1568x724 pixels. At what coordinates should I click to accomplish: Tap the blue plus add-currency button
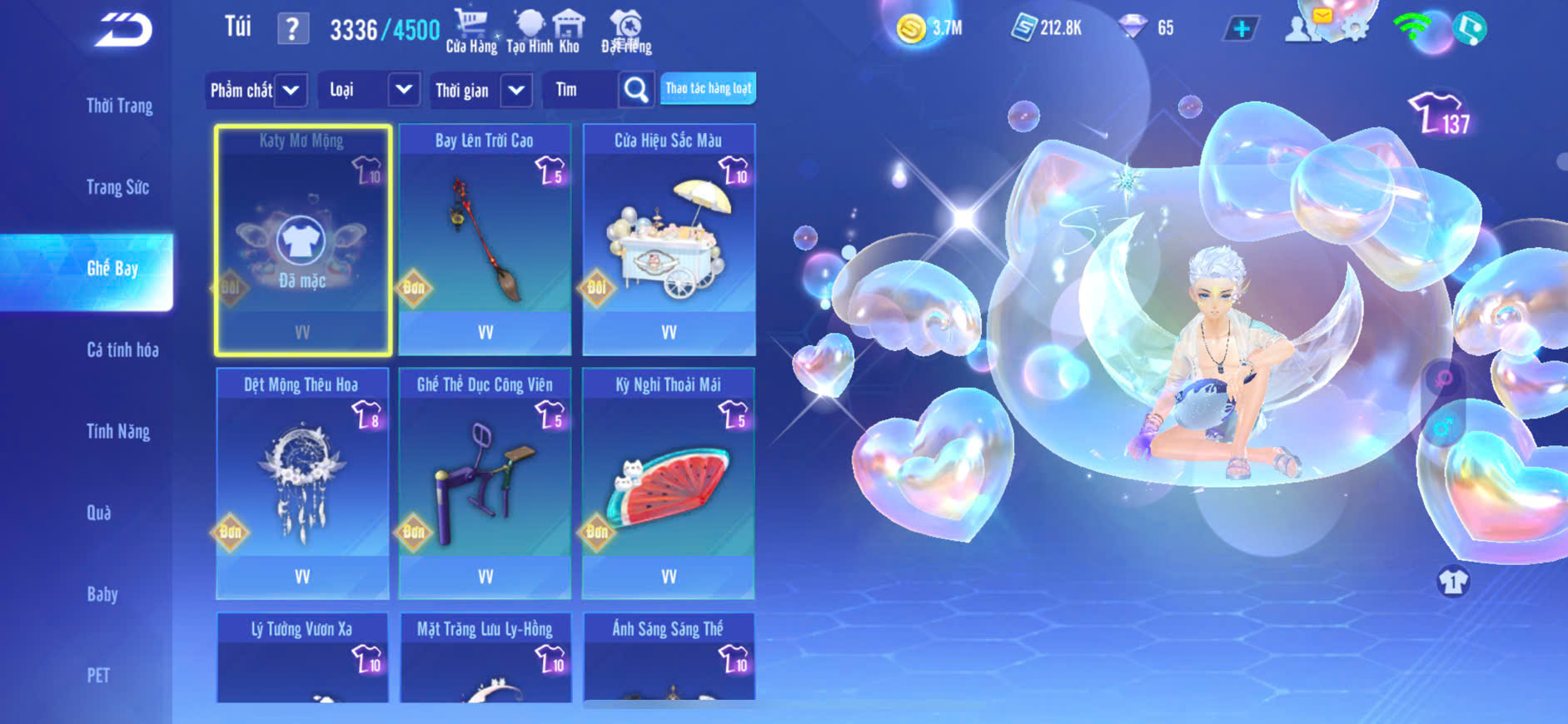pyautogui.click(x=1241, y=29)
